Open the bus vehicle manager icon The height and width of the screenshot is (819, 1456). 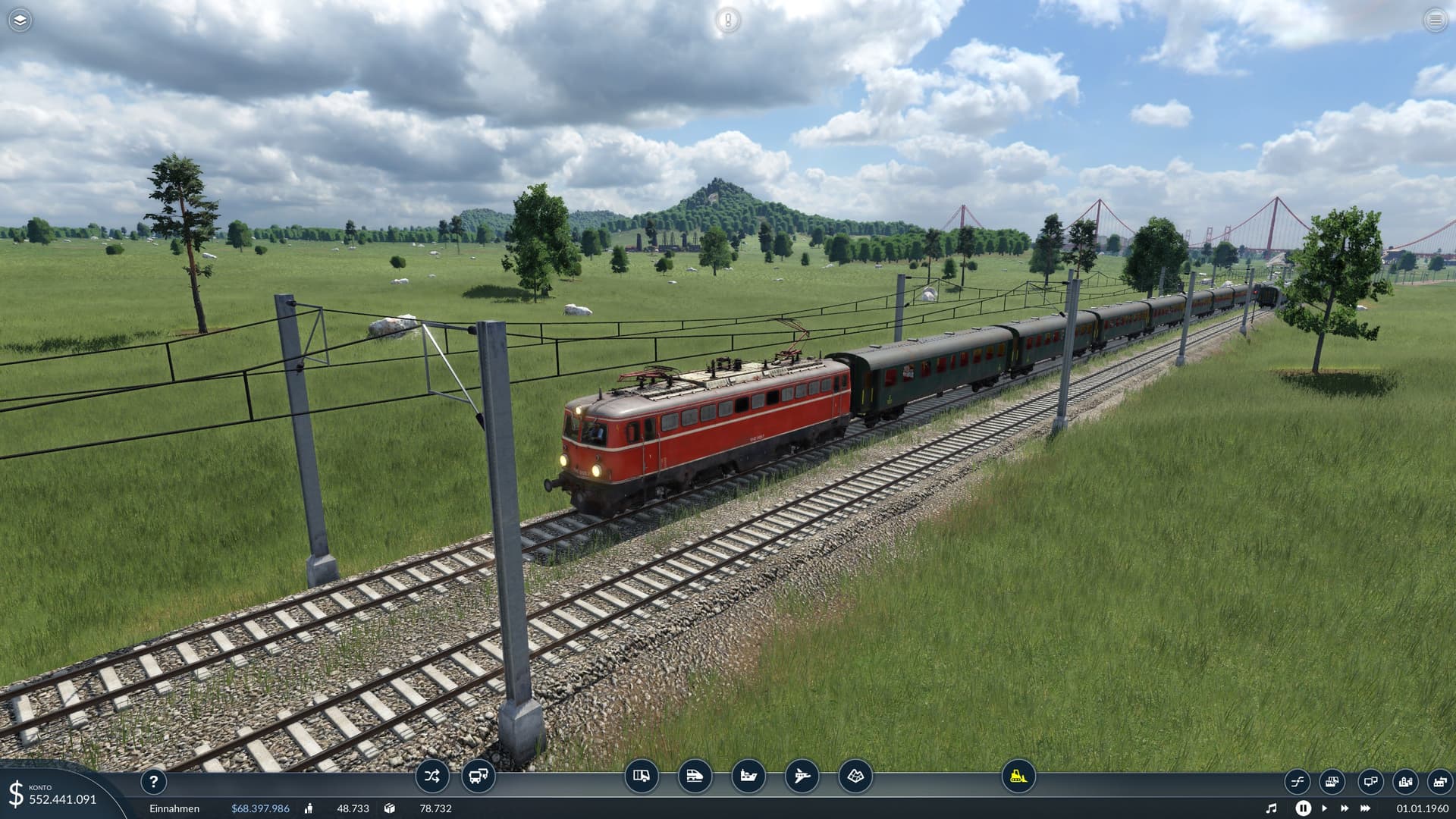tap(478, 776)
